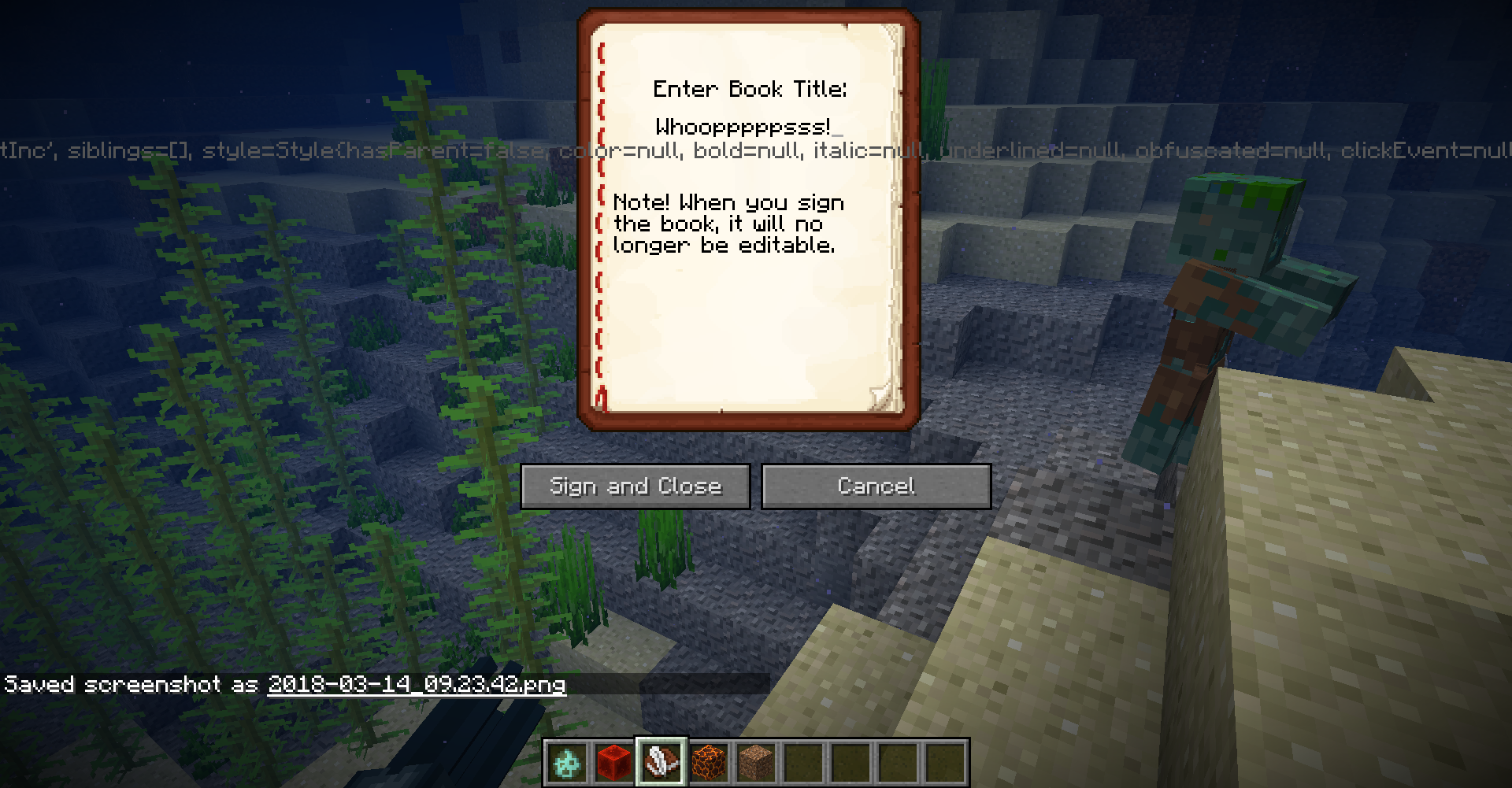Choose the redstone block hotbar slot
Viewport: 1512px width, 788px height.
click(614, 762)
